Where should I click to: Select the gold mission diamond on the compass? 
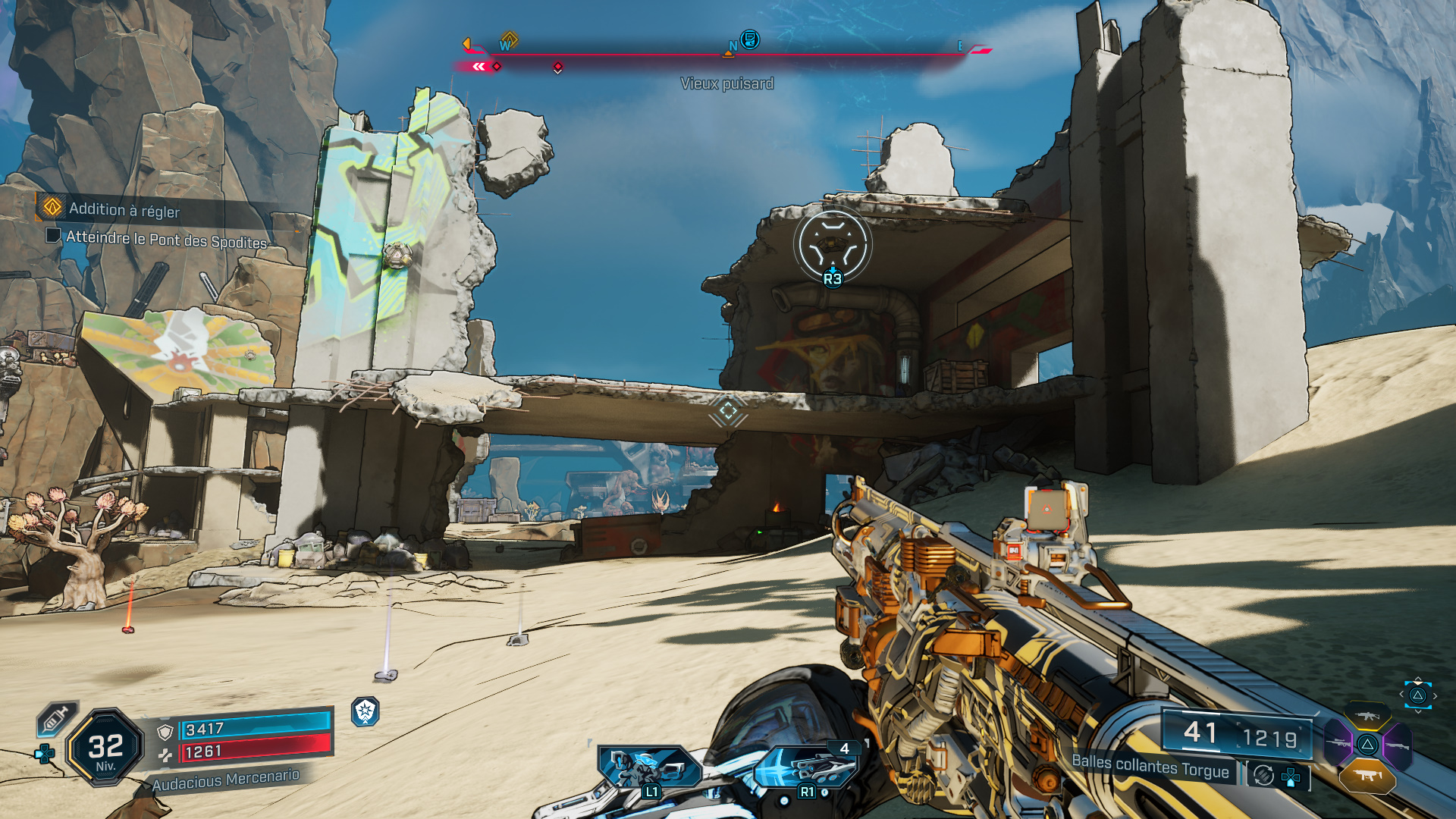510,39
